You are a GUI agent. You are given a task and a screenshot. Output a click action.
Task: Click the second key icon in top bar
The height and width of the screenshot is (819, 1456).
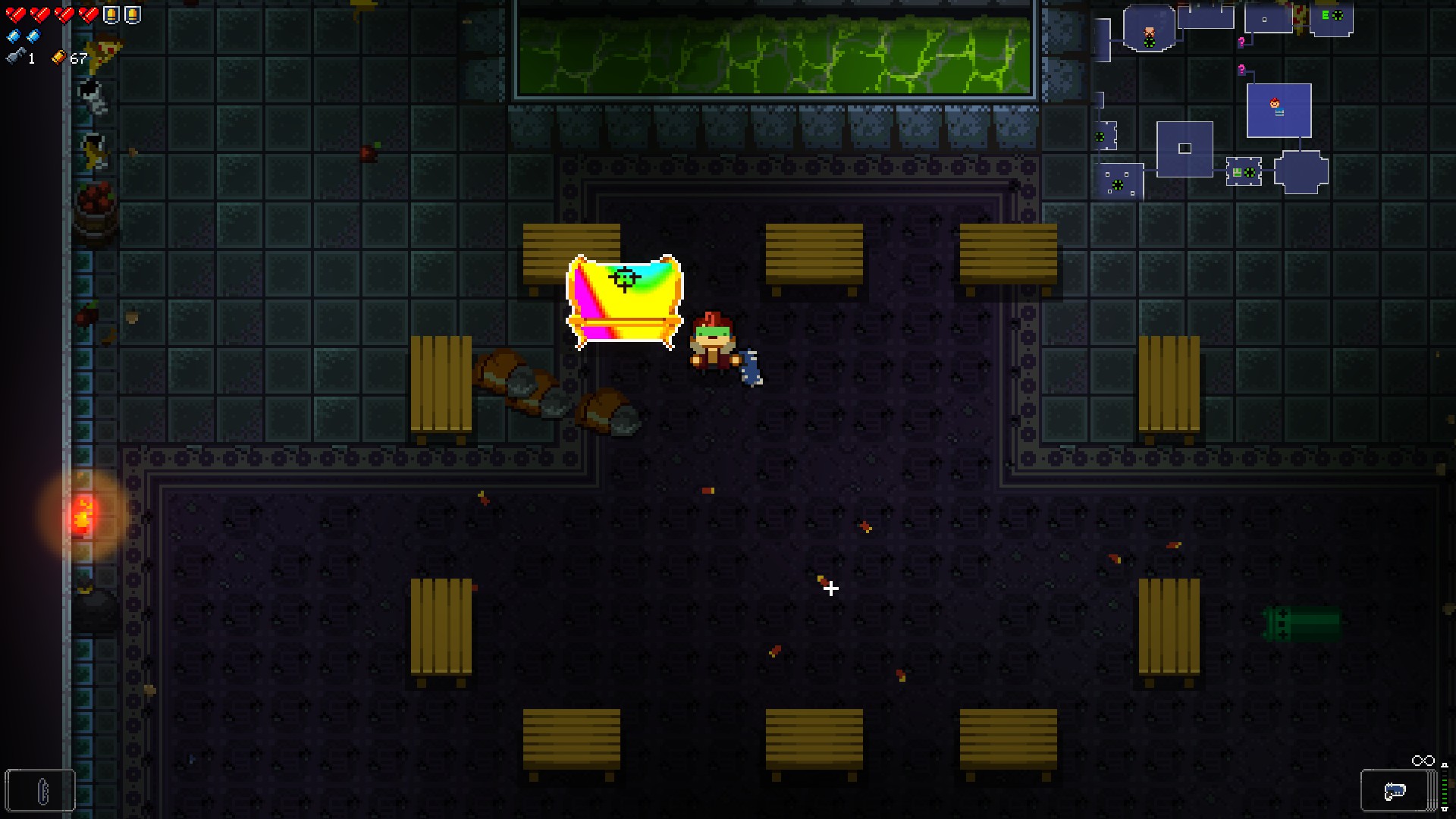click(133, 14)
